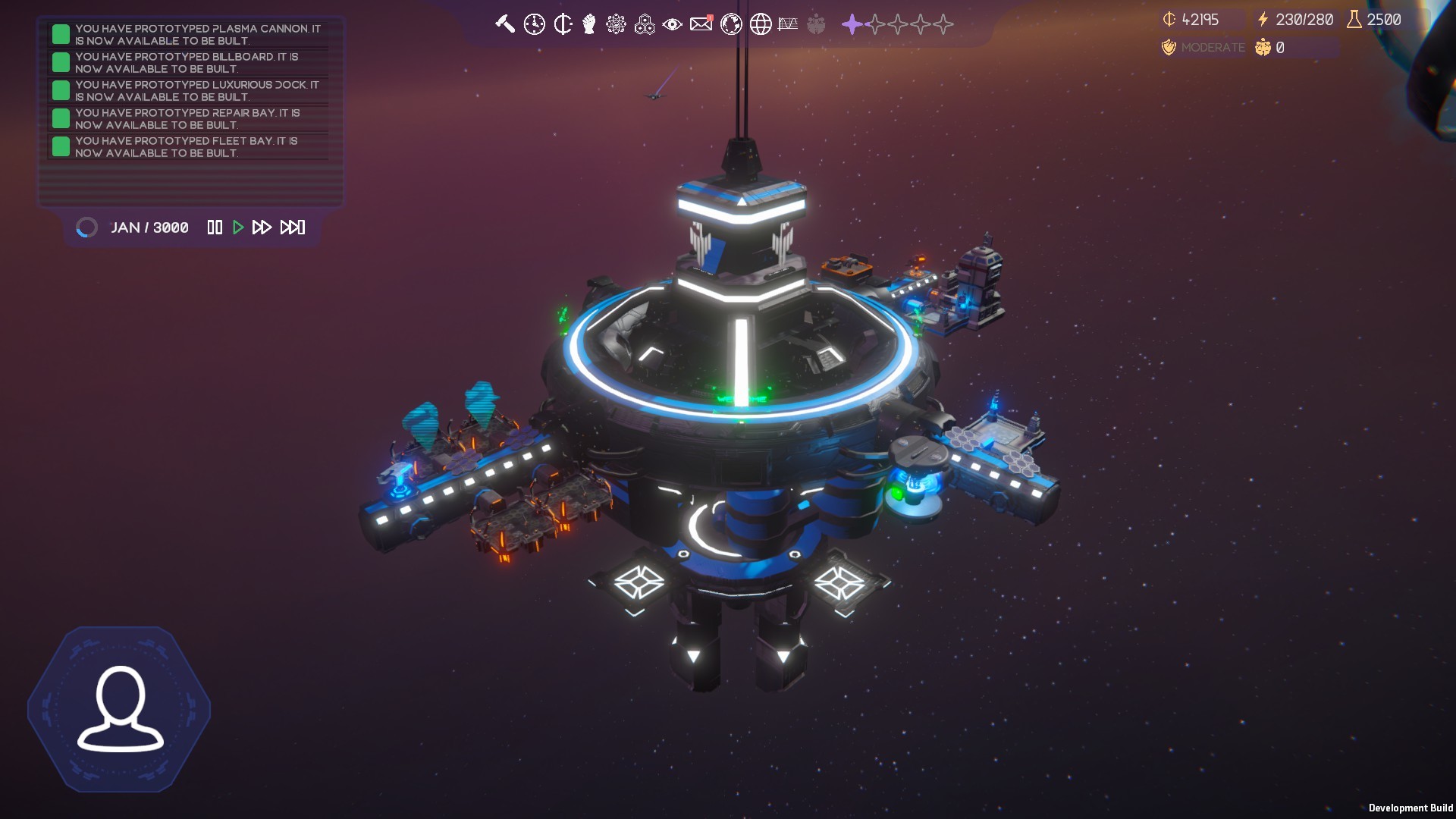1456x819 pixels.
Task: Open the mail envelope with notification
Action: pyautogui.click(x=701, y=24)
